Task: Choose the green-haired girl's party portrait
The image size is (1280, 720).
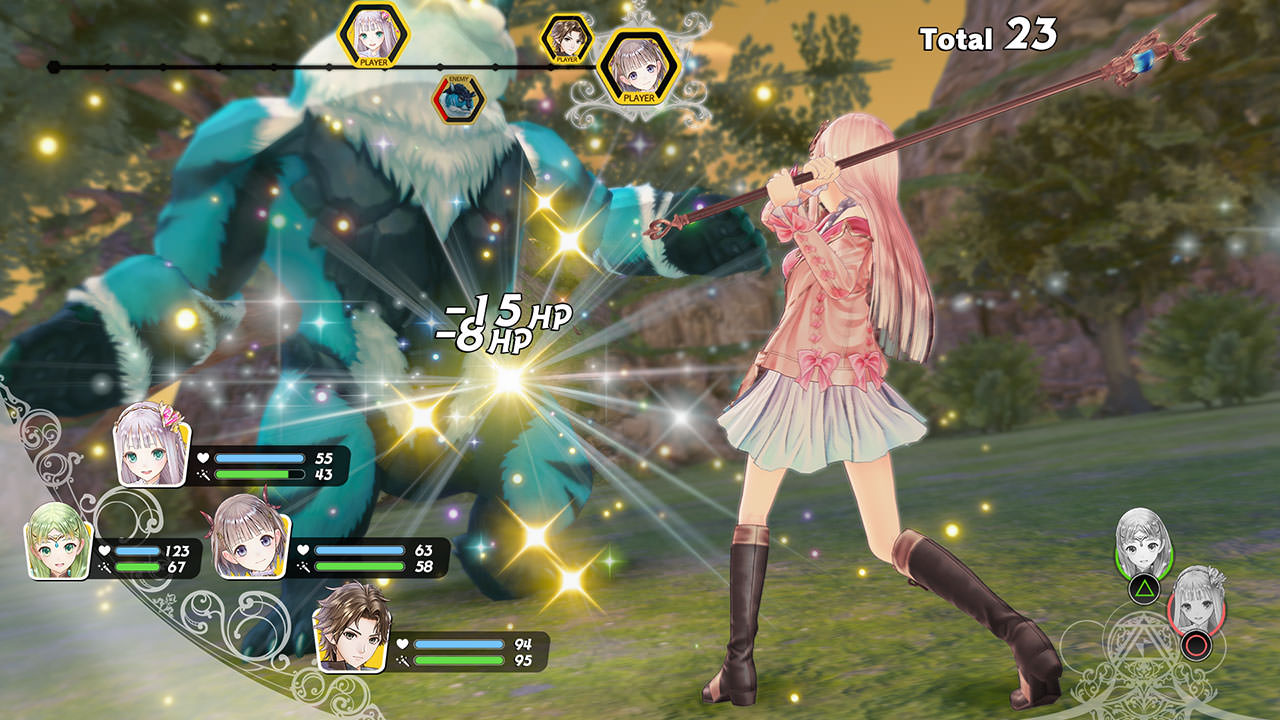Action: click(58, 542)
